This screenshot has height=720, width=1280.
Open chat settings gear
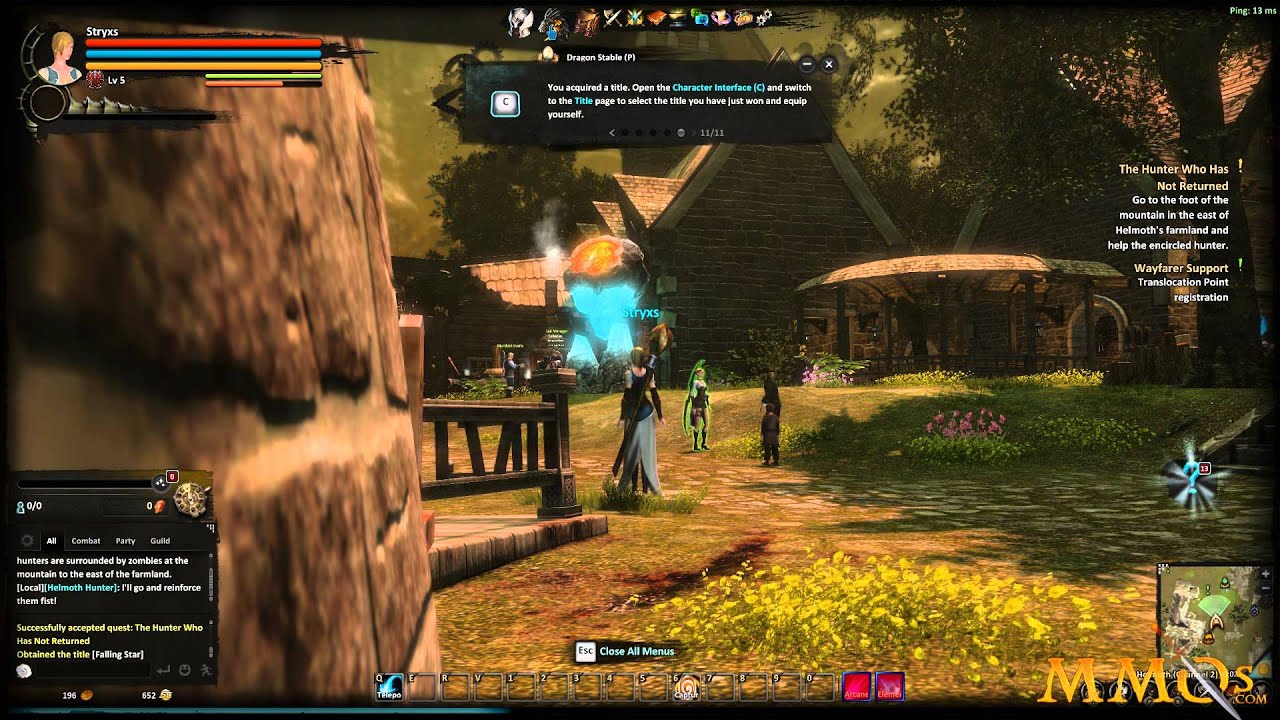(27, 541)
